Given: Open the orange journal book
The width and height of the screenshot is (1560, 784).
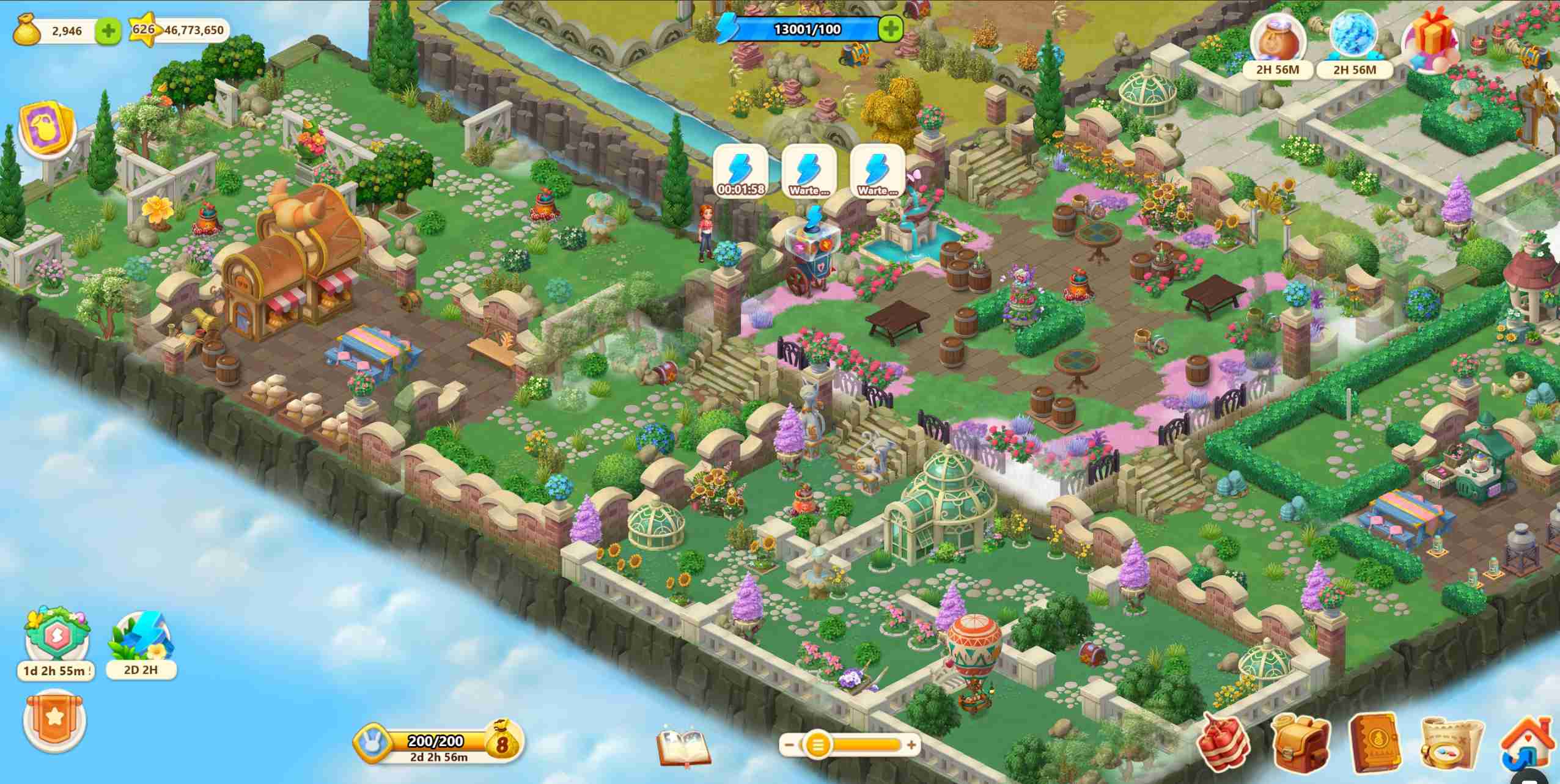Looking at the screenshot, I should [1375, 744].
